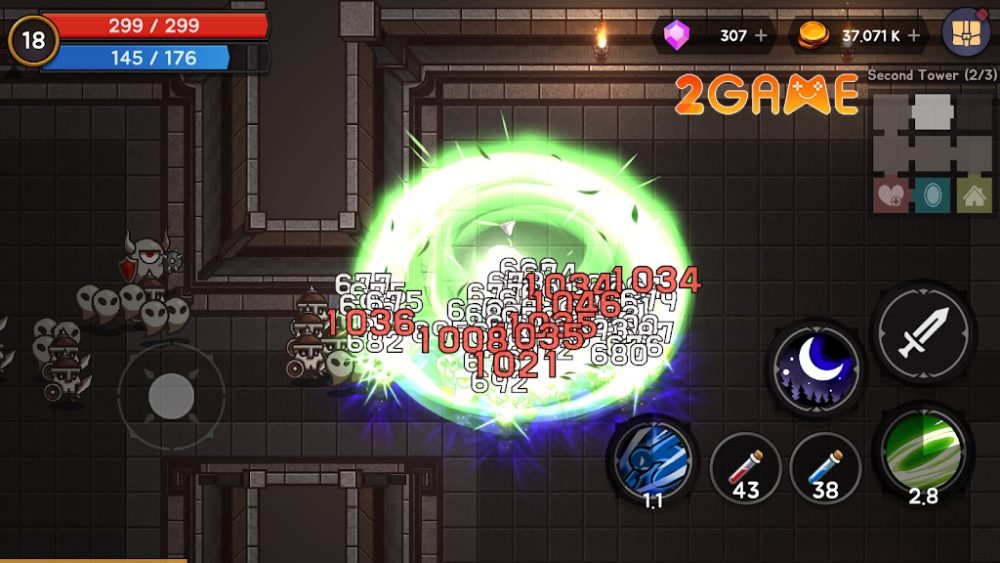Choose the portal mirror icon on minimap
Image resolution: width=1000 pixels, height=563 pixels.
[x=932, y=194]
